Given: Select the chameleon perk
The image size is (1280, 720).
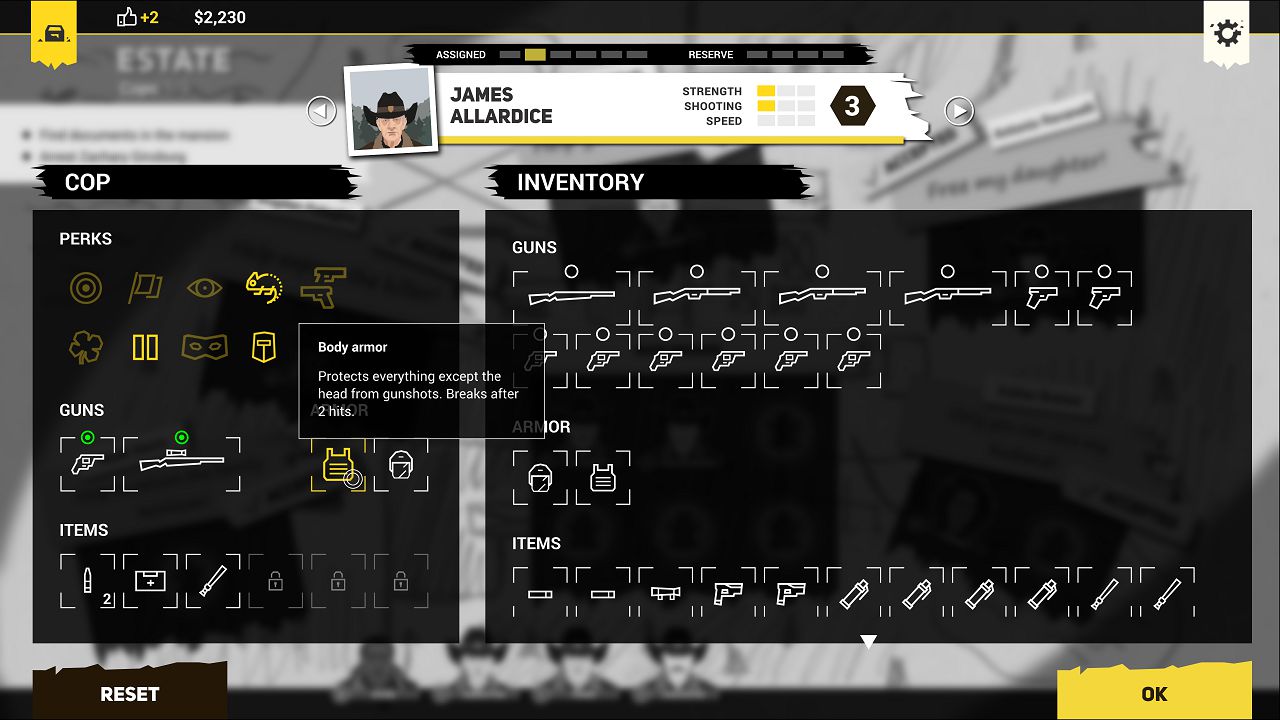Looking at the screenshot, I should coord(265,287).
